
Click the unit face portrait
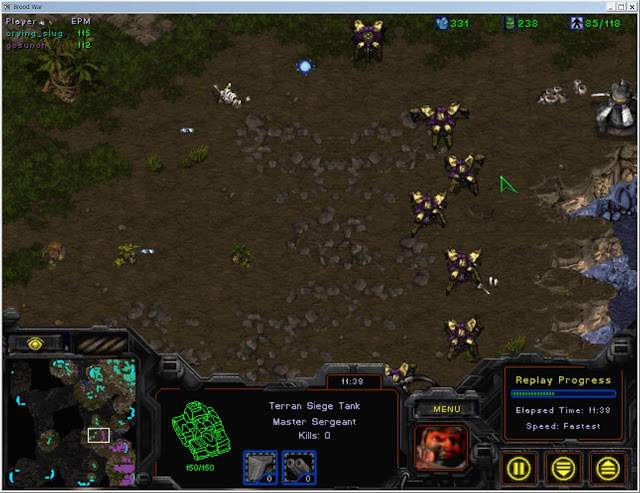(x=445, y=445)
